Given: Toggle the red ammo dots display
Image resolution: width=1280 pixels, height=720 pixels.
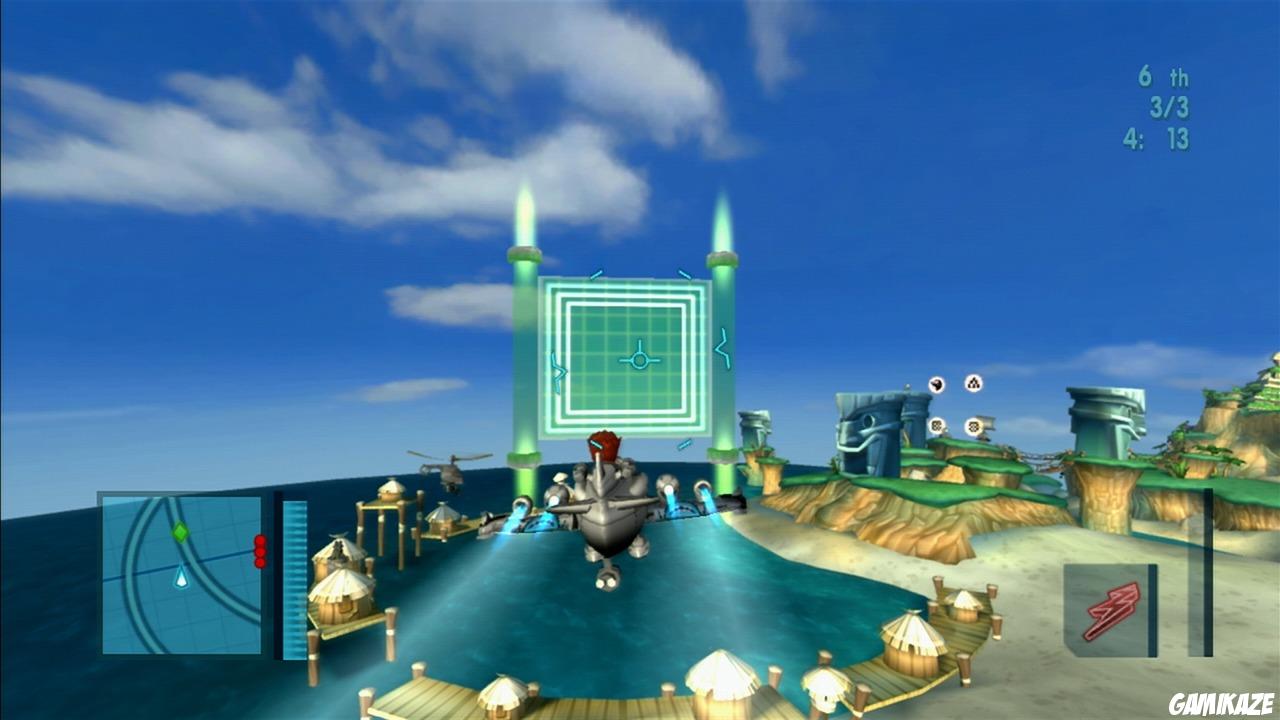Looking at the screenshot, I should click(x=260, y=550).
